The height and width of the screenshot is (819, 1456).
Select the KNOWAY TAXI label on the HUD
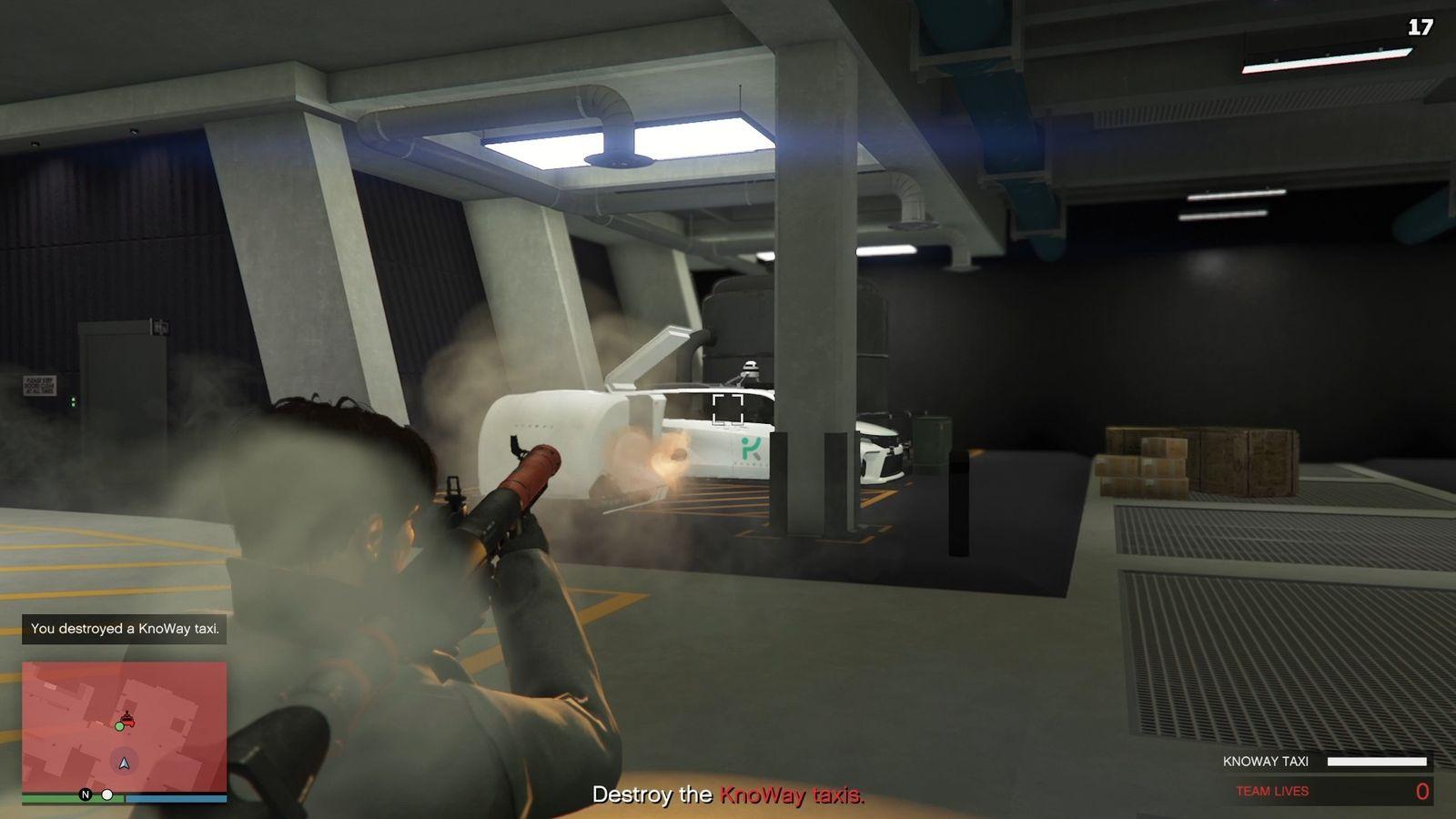[x=1267, y=761]
